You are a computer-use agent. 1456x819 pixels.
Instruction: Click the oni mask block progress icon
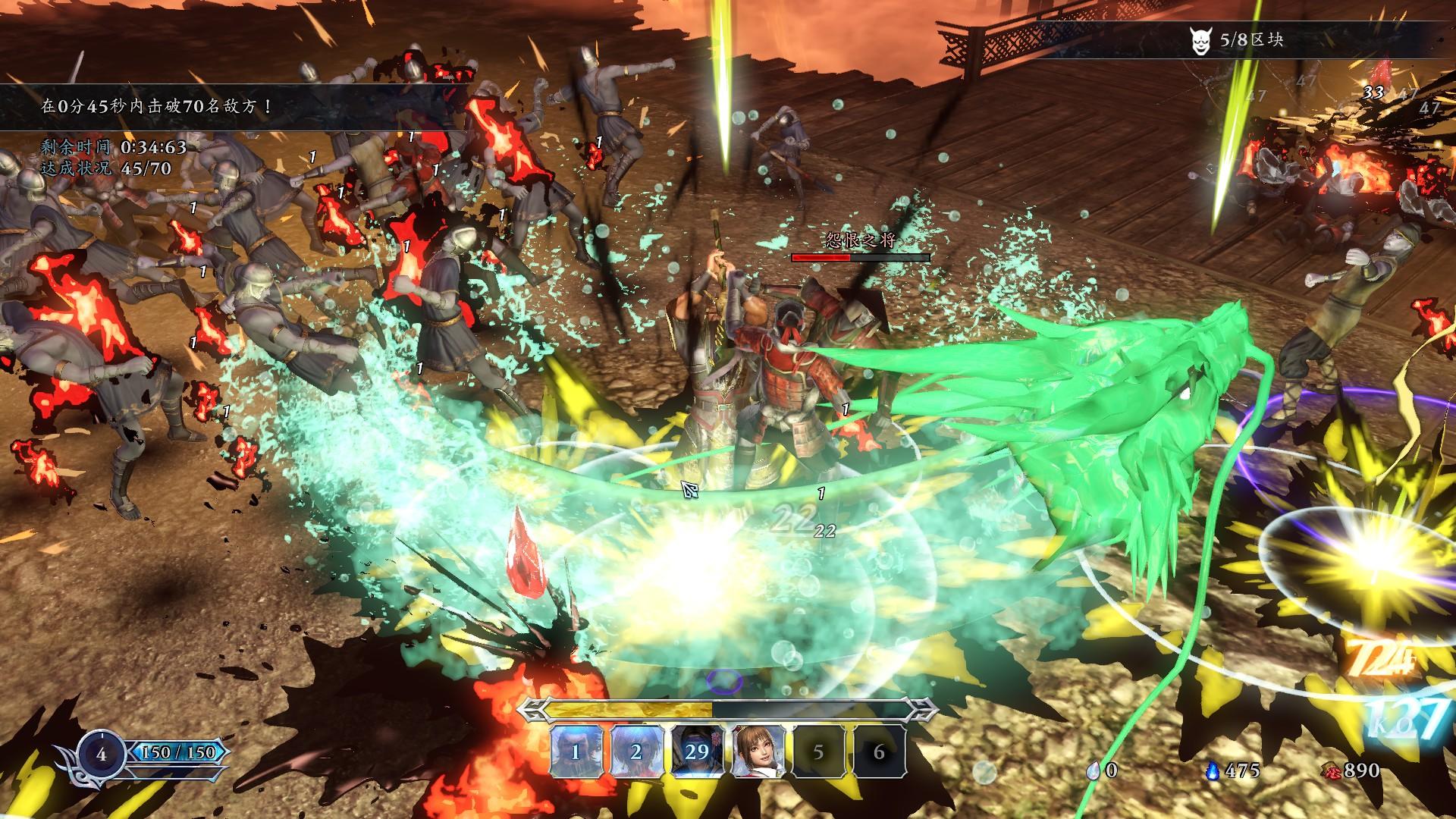point(1197,41)
